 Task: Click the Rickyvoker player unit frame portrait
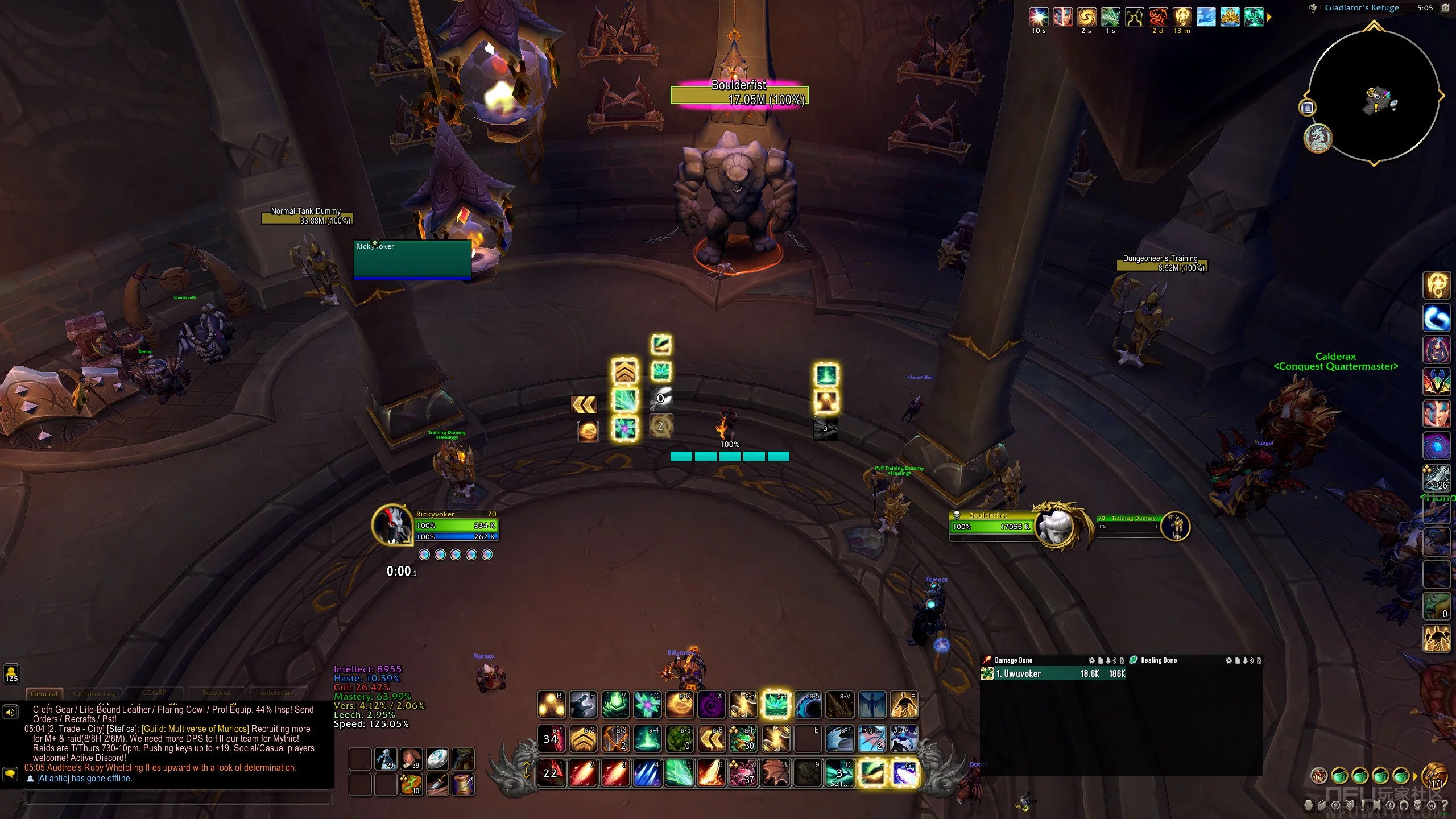[392, 524]
